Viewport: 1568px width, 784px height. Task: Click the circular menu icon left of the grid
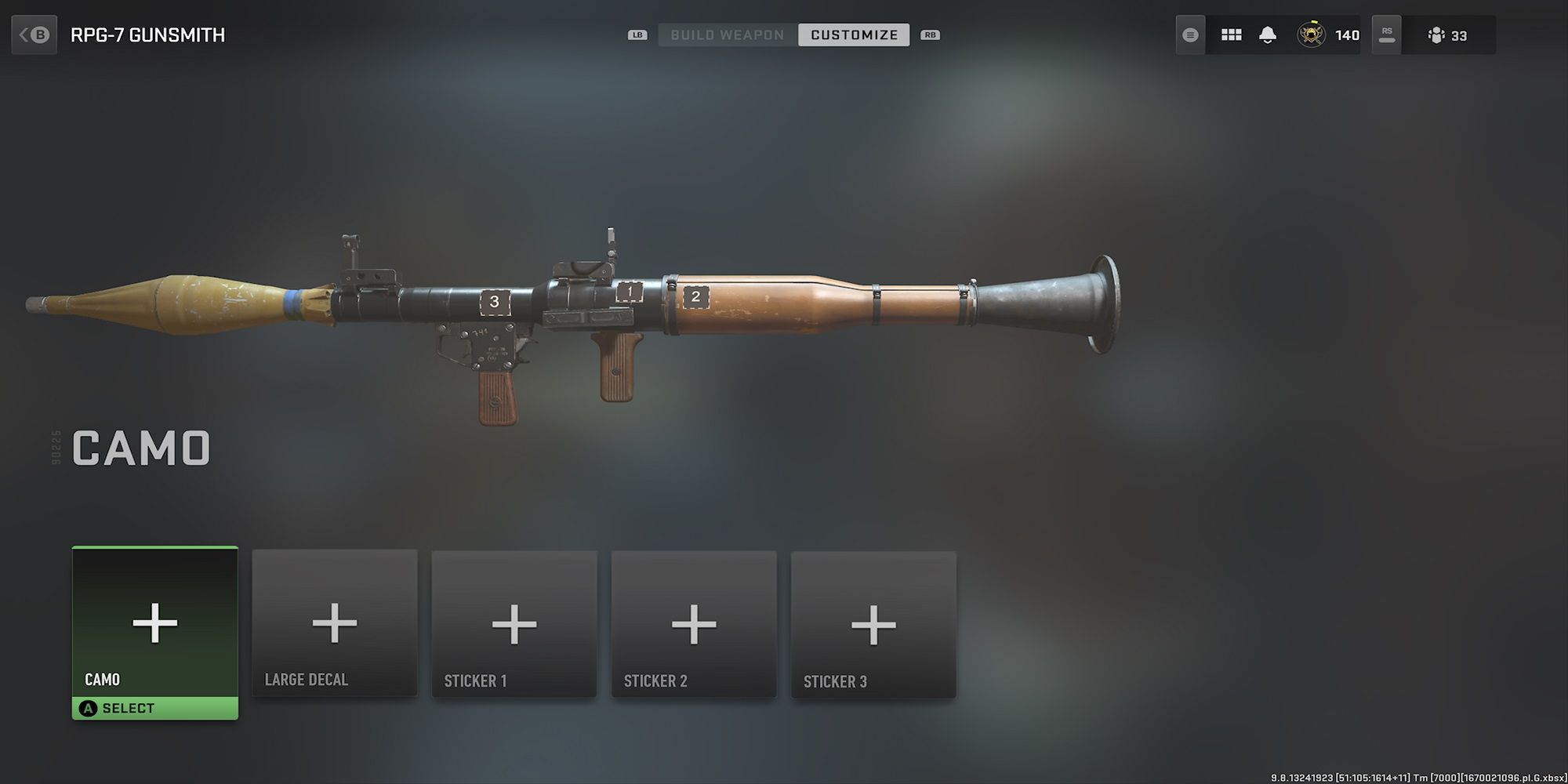click(1189, 34)
